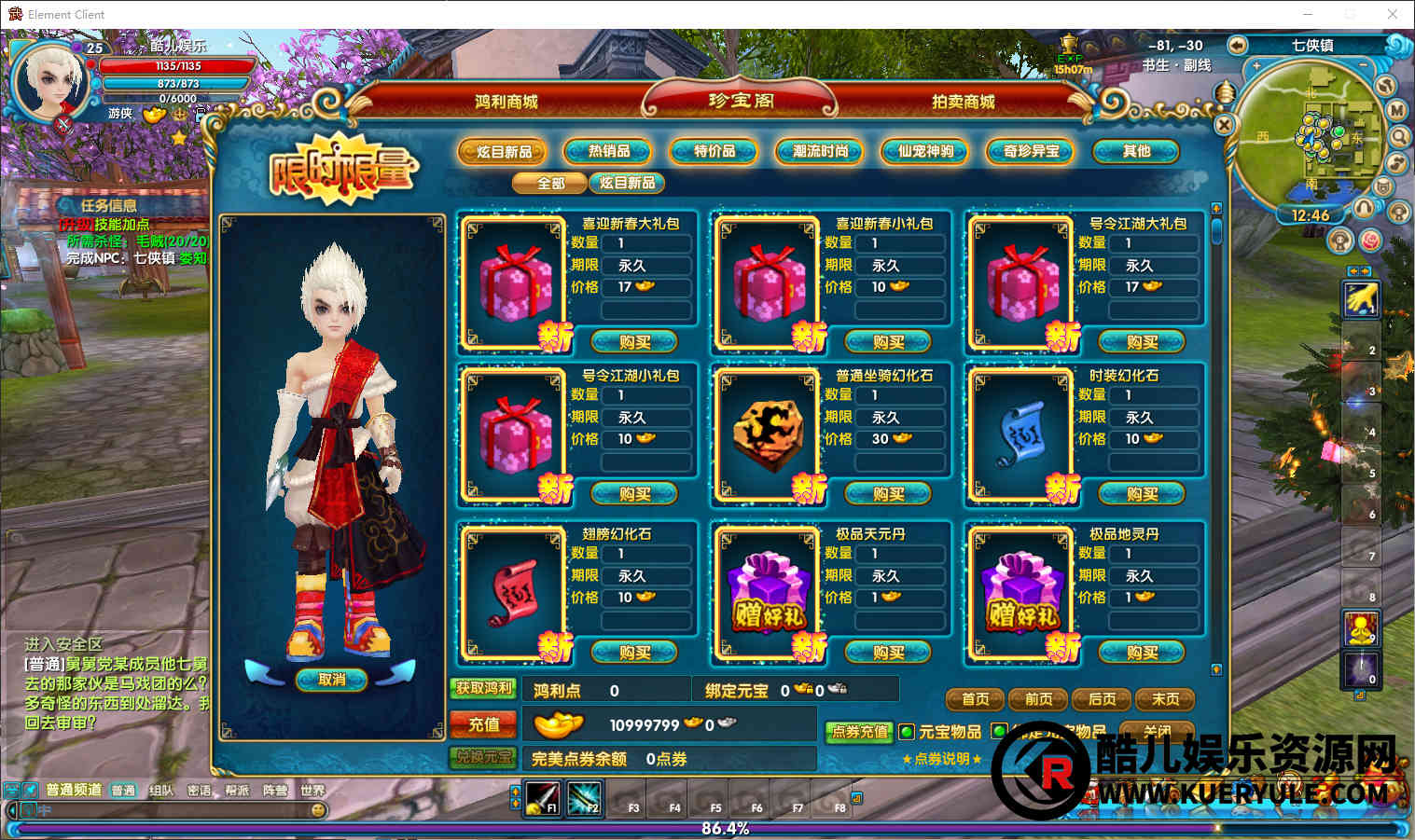Buy the 普通坐骑幻化石 item
The height and width of the screenshot is (840, 1415).
tap(888, 494)
